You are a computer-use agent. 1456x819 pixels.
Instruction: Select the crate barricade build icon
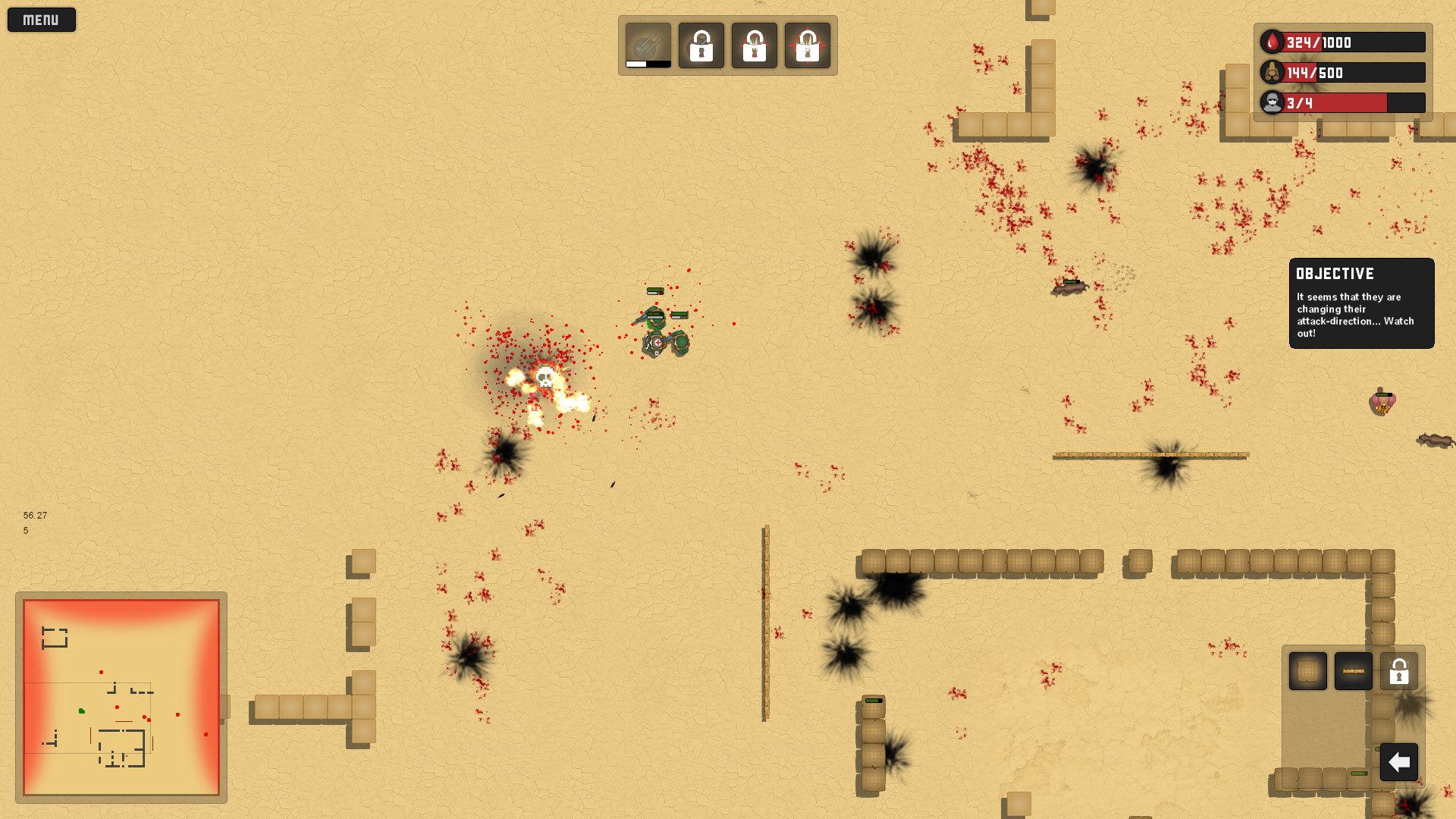point(1308,670)
